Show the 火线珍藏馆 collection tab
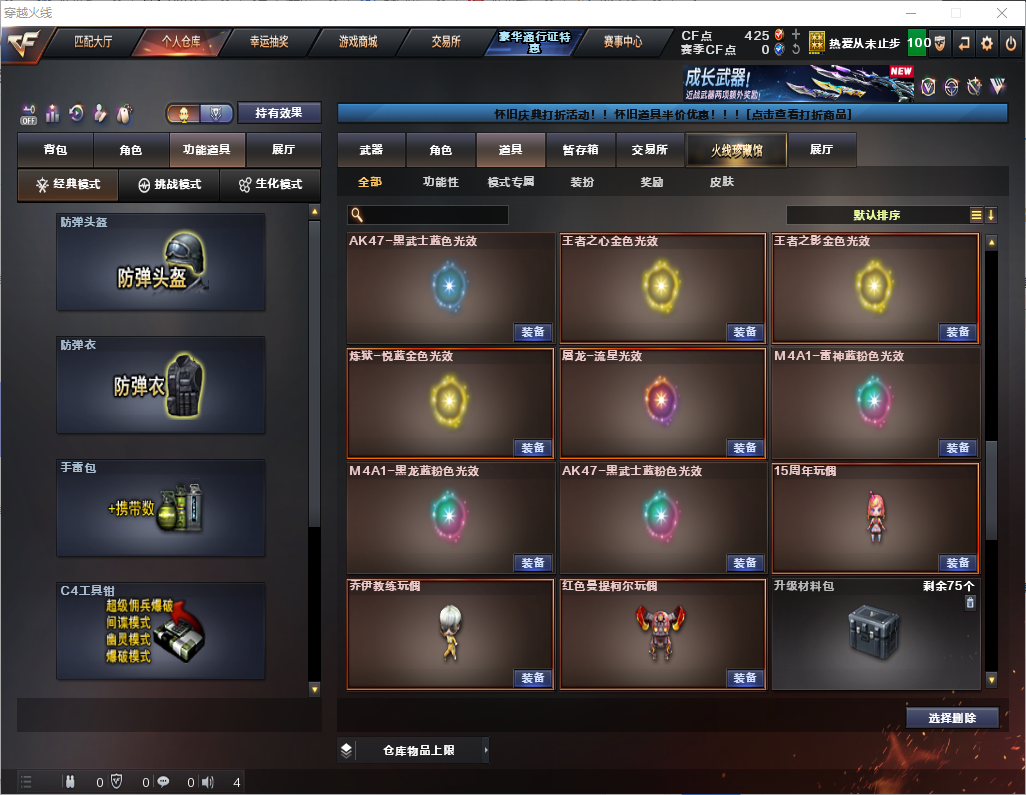The image size is (1026, 795). (x=735, y=150)
